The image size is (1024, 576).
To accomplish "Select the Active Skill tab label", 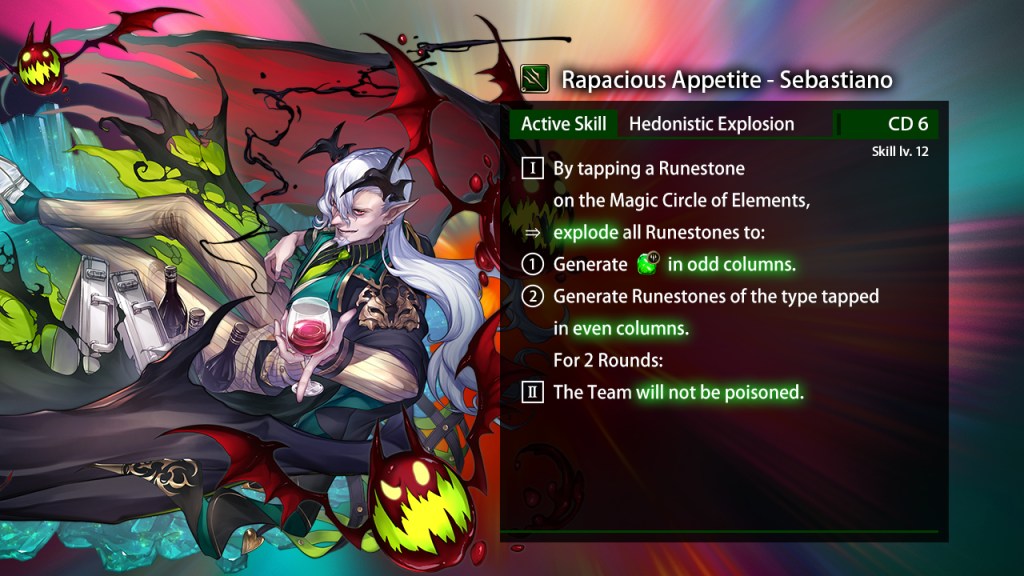I will (x=564, y=124).
